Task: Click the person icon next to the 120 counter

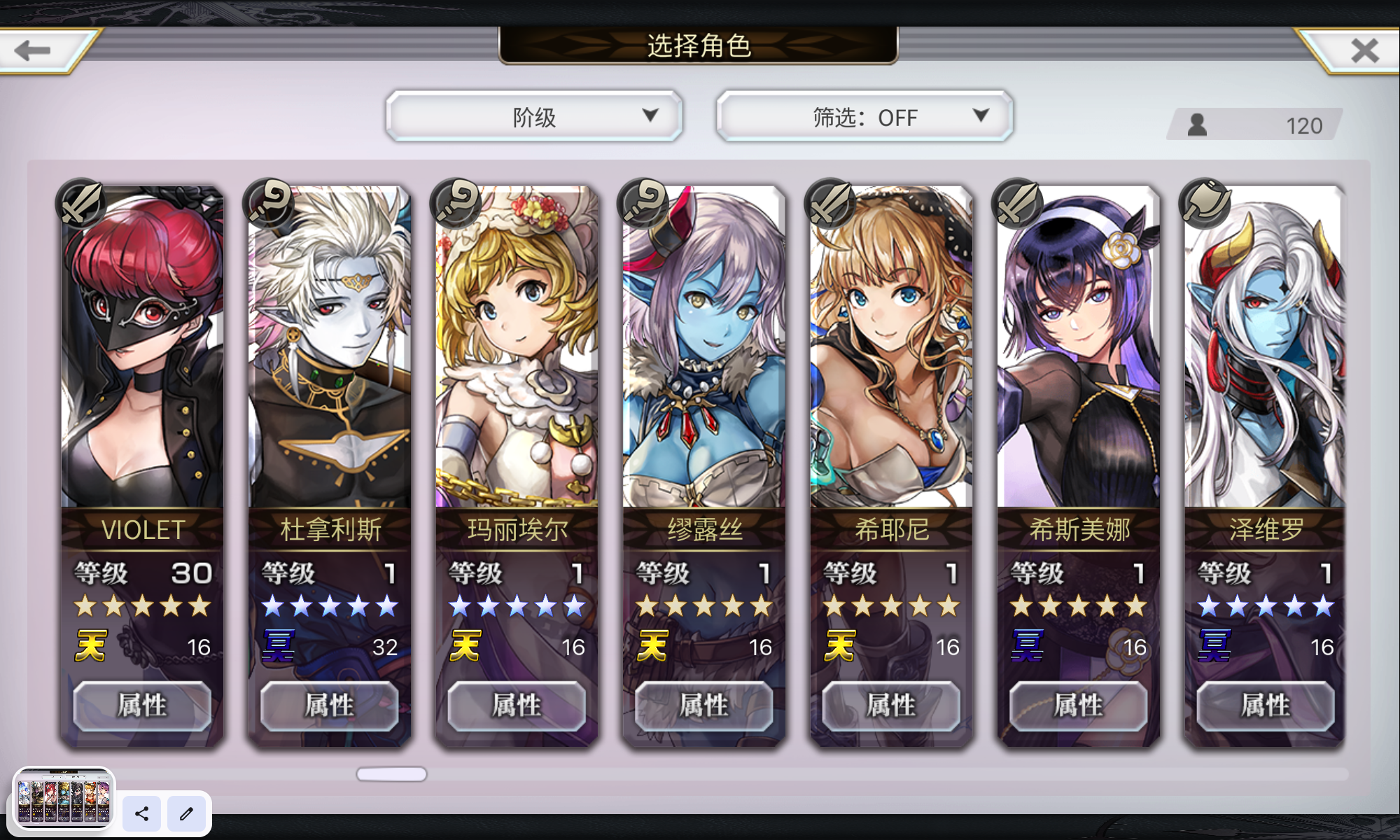Action: [x=1197, y=125]
